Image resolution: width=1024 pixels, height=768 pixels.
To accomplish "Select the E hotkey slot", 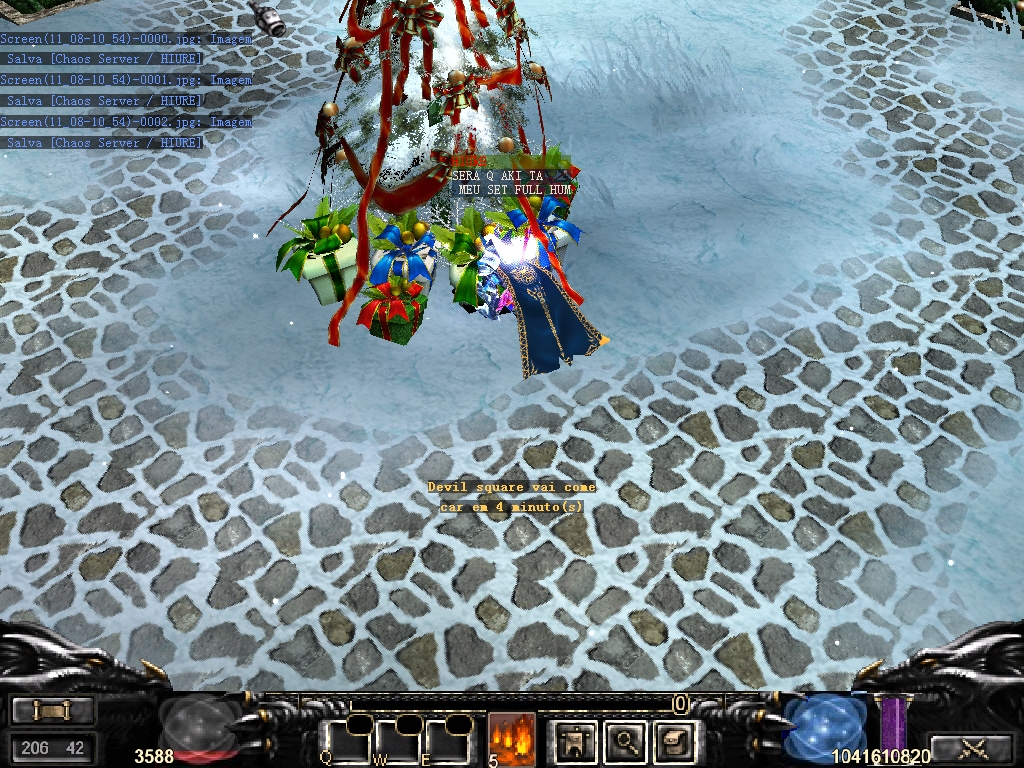I will pos(447,738).
